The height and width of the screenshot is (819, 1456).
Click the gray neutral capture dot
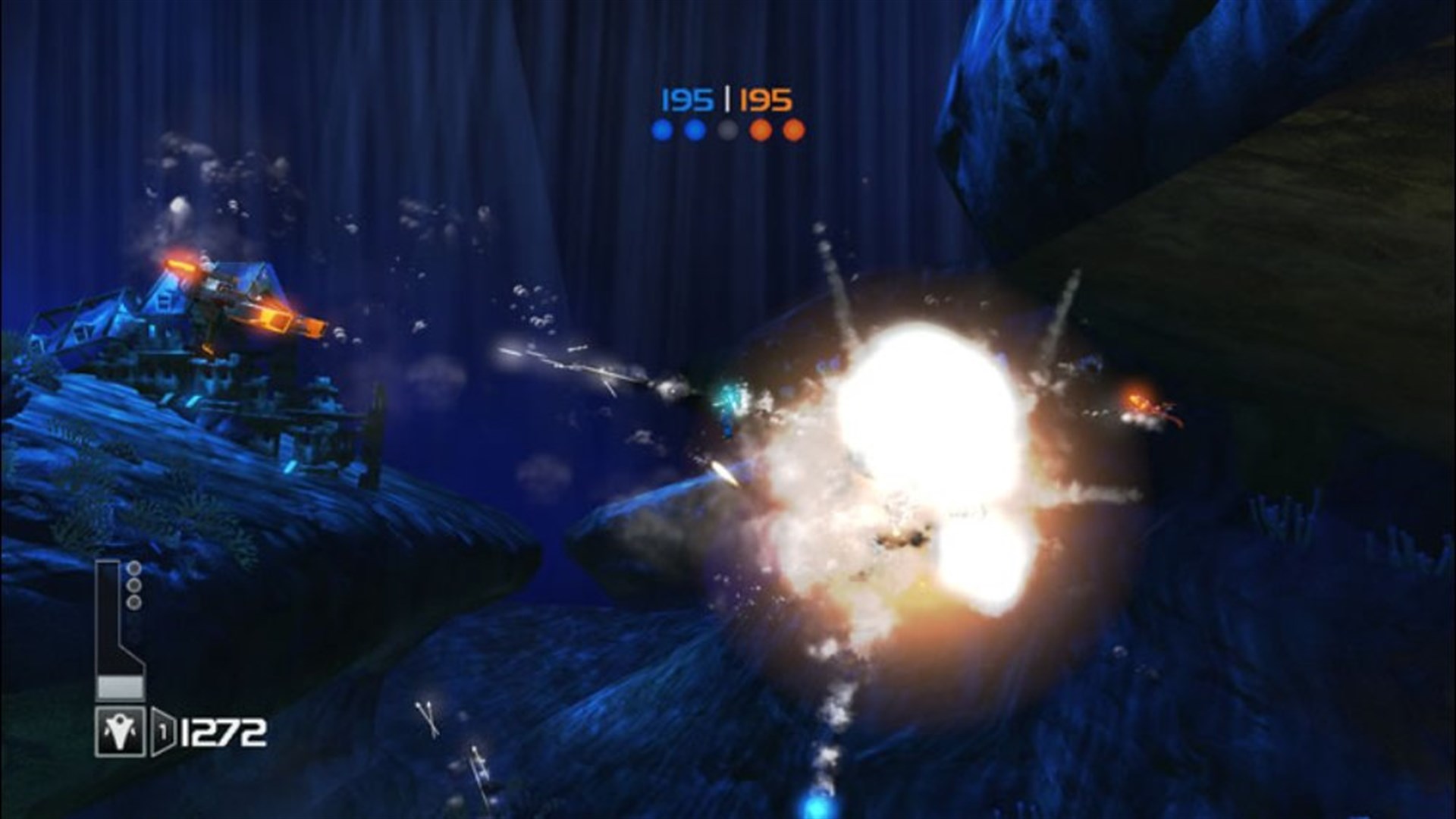(727, 130)
